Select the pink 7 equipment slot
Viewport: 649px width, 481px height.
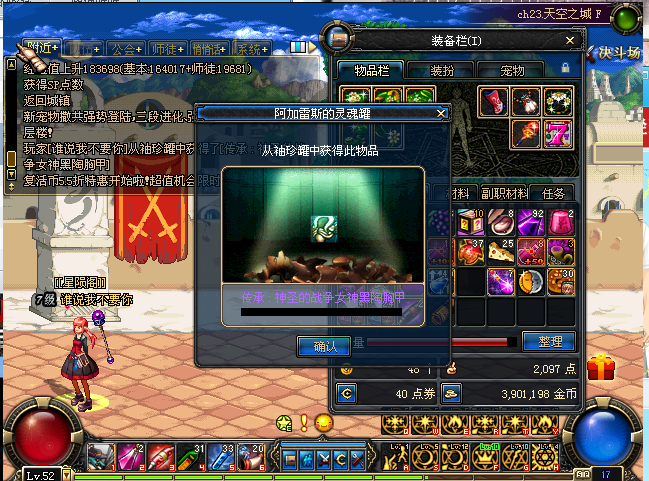point(559,133)
